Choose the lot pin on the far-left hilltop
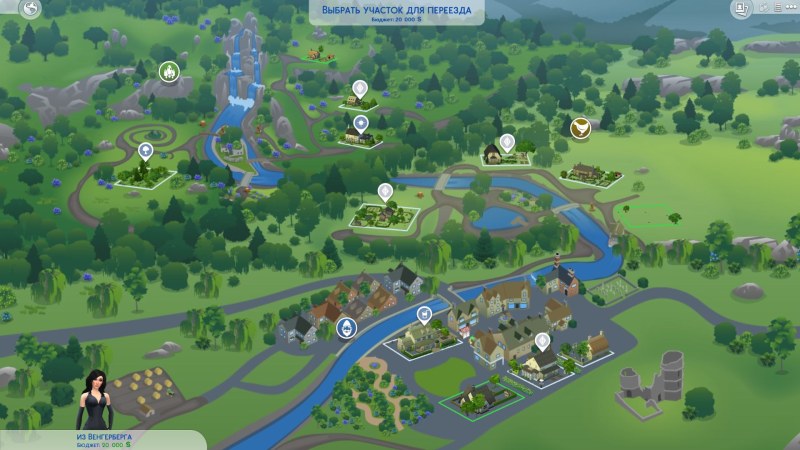The height and width of the screenshot is (450, 800). coord(146,151)
